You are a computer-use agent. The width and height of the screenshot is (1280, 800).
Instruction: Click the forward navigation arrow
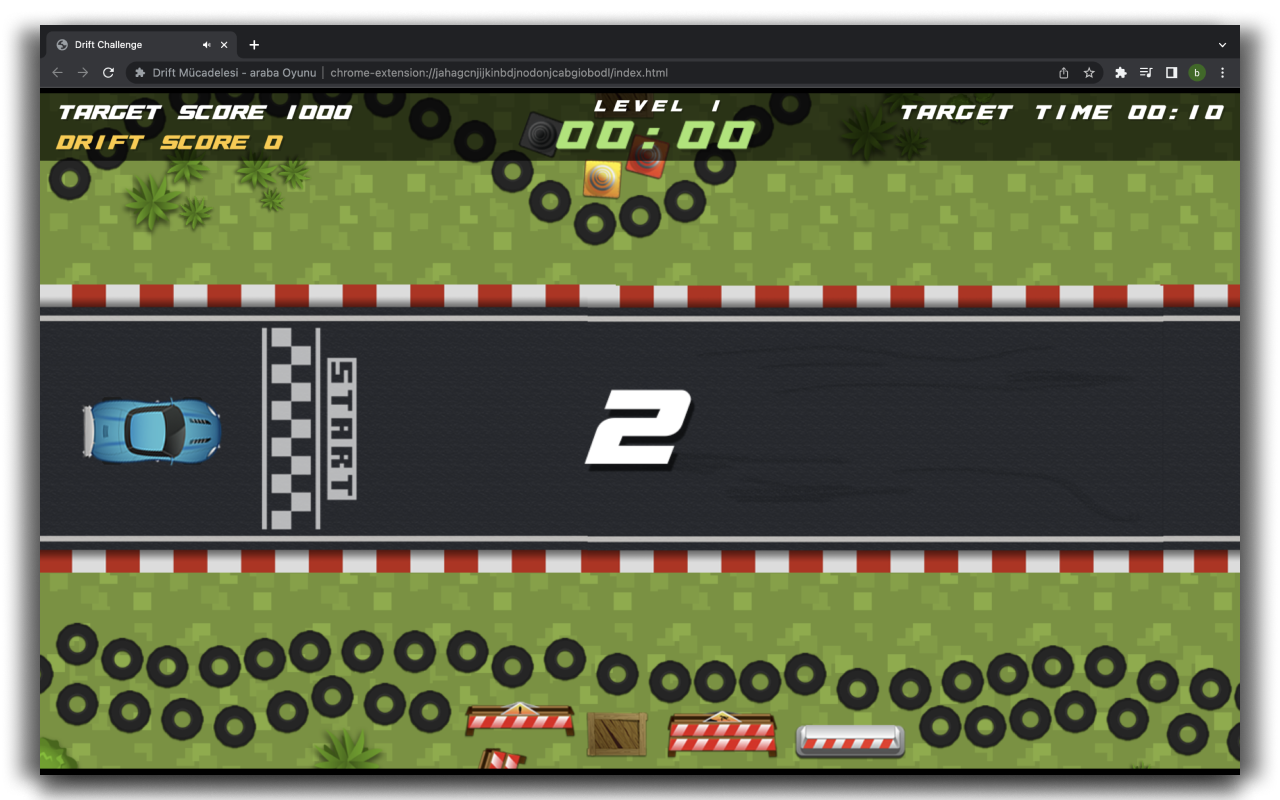[x=83, y=72]
